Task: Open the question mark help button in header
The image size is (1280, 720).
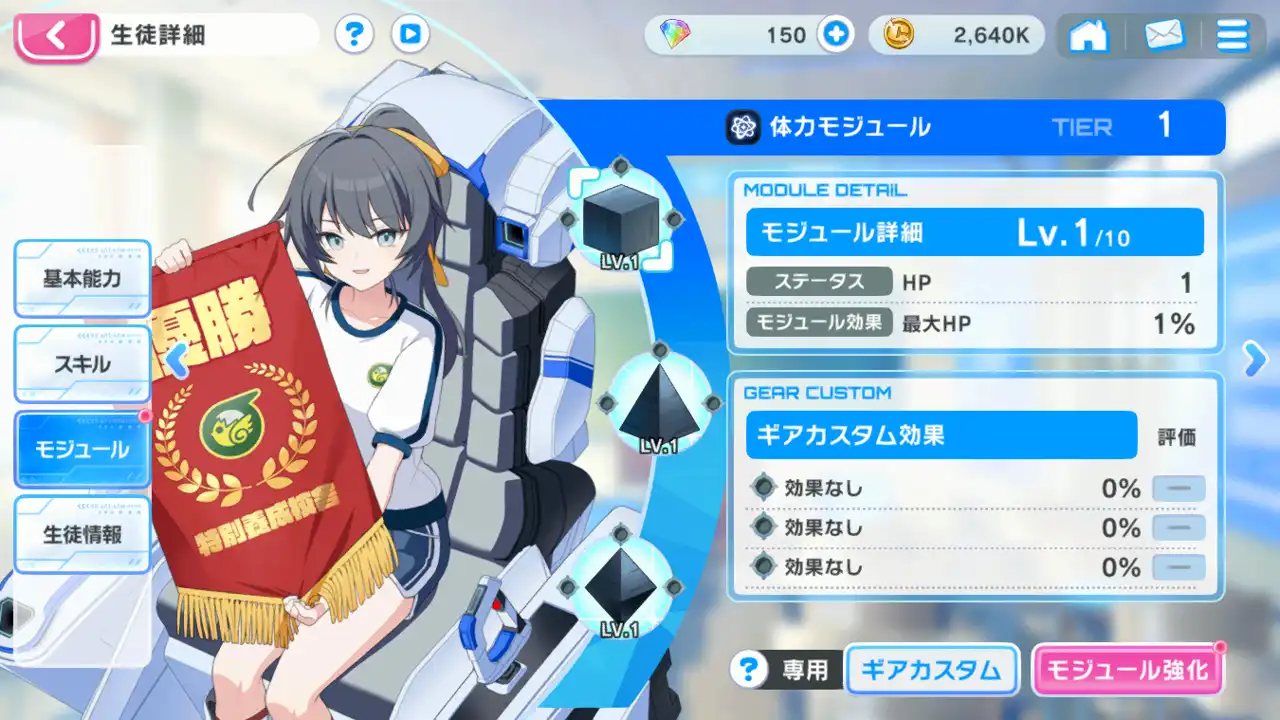Action: click(353, 36)
